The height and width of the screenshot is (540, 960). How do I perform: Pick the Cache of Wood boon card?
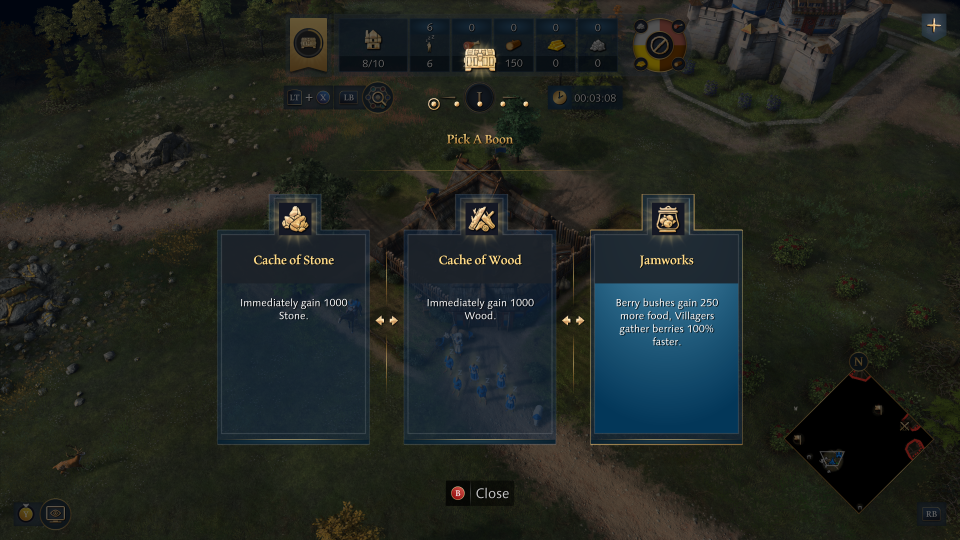480,335
